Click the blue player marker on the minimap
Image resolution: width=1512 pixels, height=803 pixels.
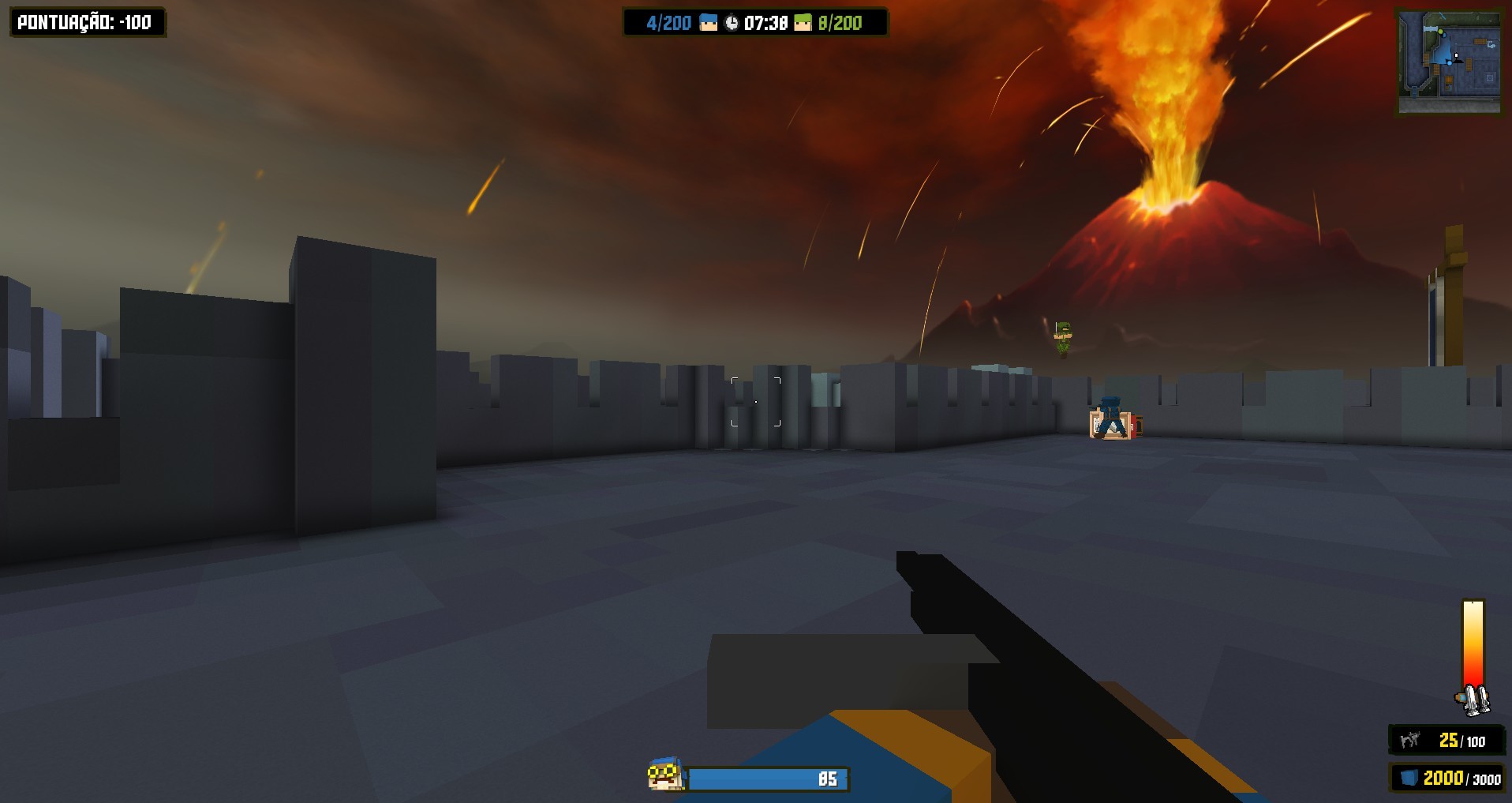pos(1450,63)
